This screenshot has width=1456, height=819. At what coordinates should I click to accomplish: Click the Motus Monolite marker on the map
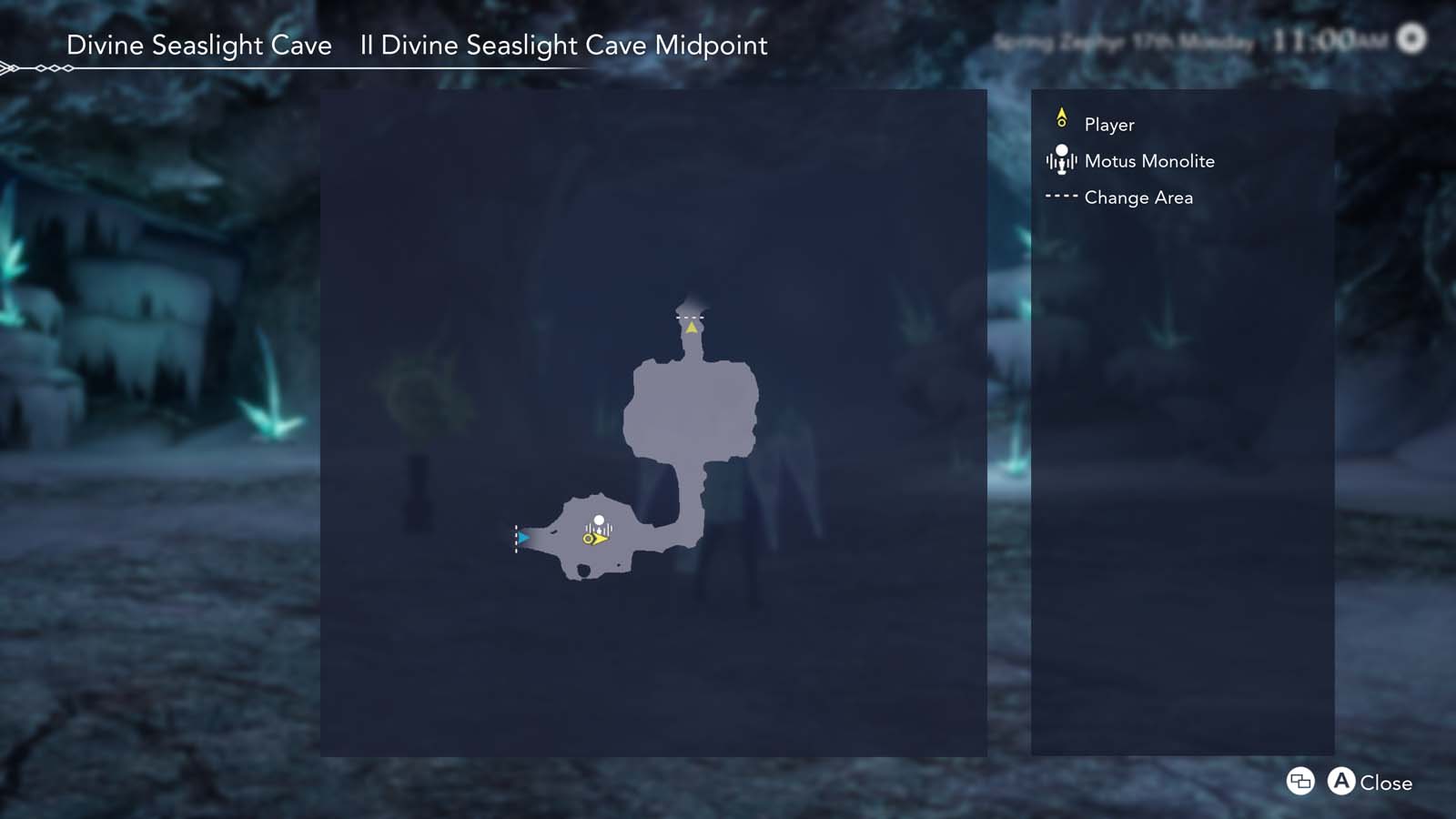click(601, 520)
